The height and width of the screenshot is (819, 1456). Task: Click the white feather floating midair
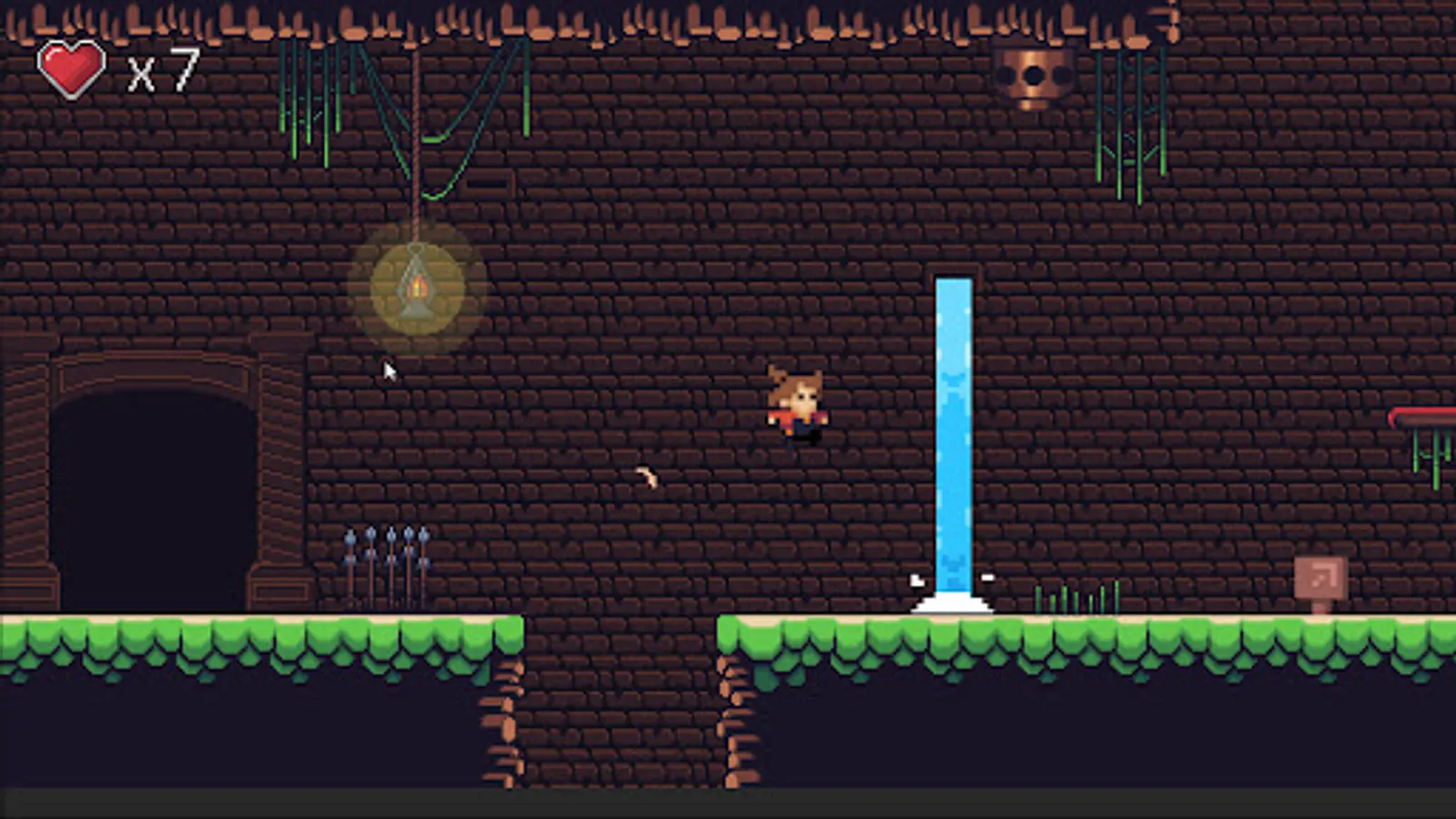(648, 476)
